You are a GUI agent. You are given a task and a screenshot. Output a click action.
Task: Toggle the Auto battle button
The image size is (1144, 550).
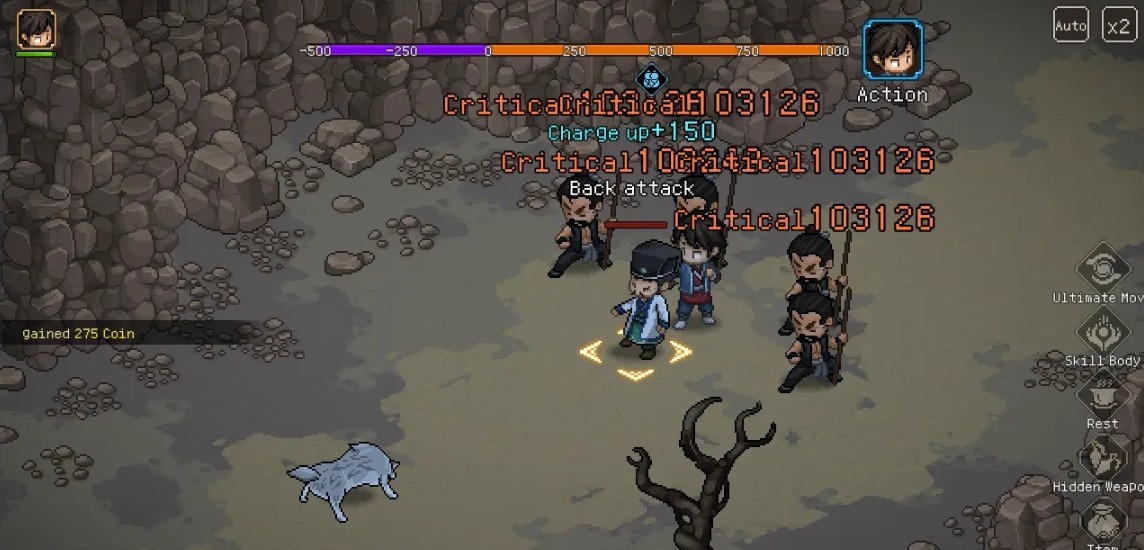[1071, 25]
